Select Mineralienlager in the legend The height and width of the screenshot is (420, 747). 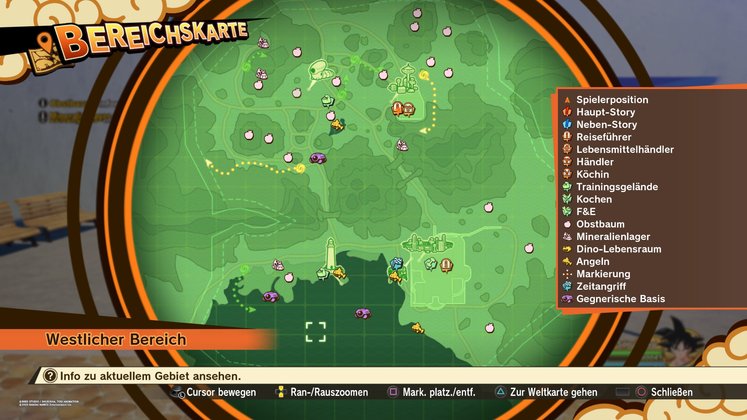pyautogui.click(x=612, y=237)
